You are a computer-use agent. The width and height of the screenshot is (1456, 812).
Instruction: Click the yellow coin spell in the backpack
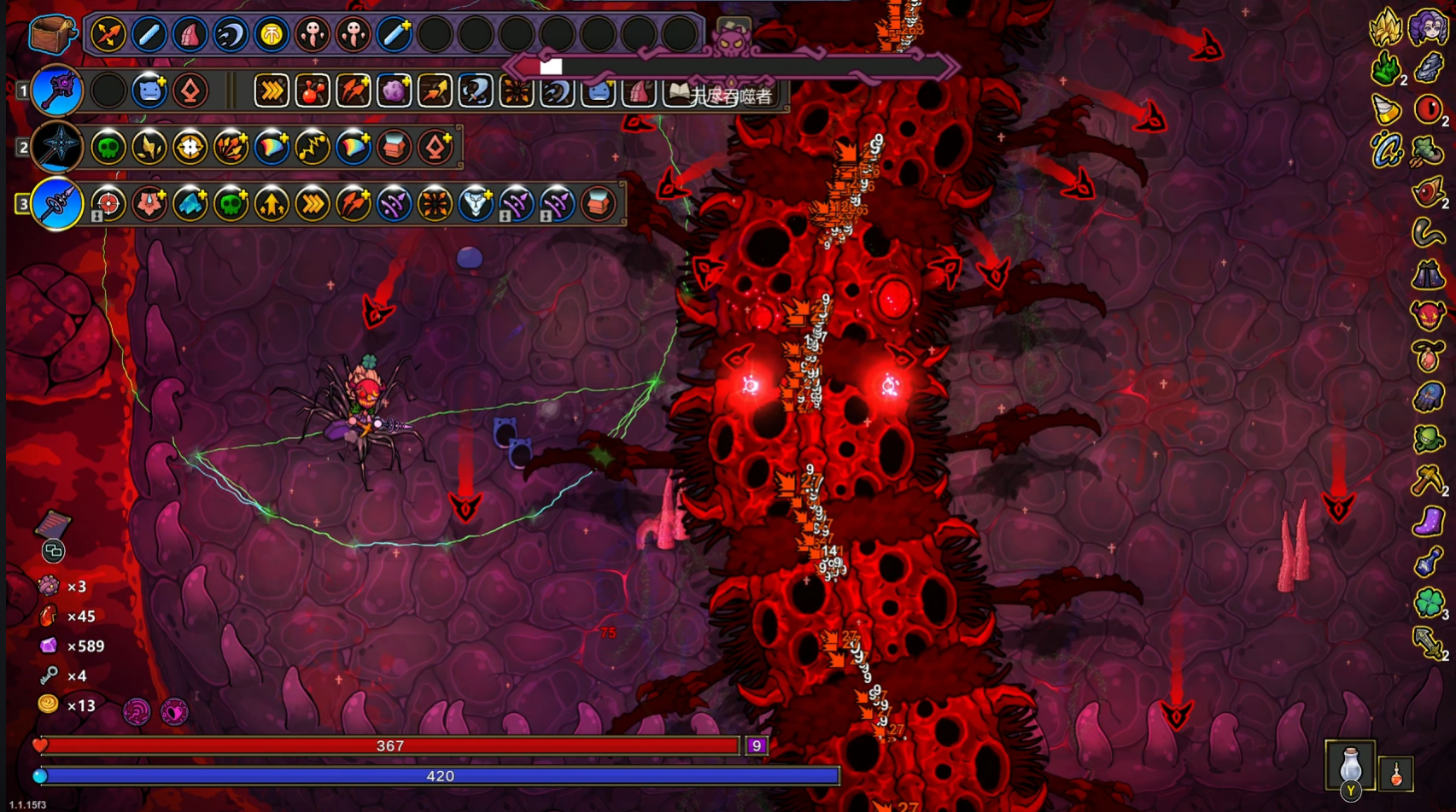pyautogui.click(x=272, y=35)
